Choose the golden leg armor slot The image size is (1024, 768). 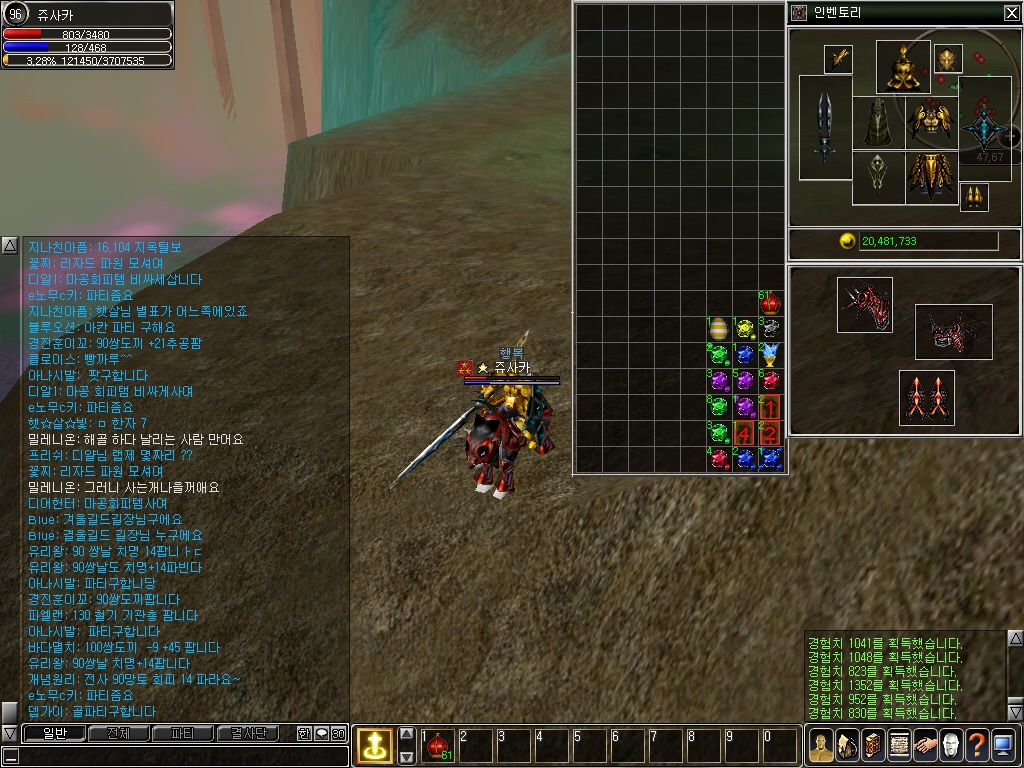pyautogui.click(x=931, y=177)
